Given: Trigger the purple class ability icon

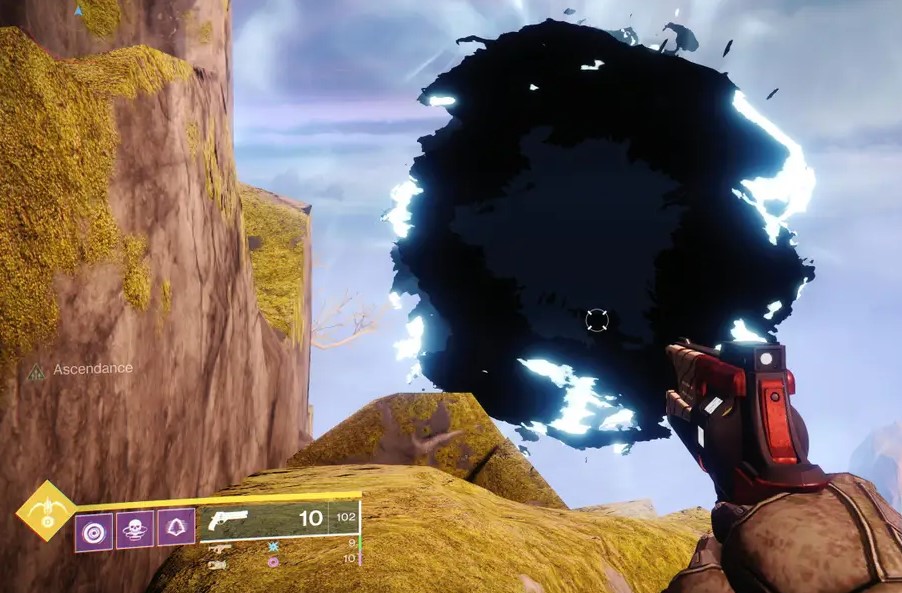Looking at the screenshot, I should (176, 528).
